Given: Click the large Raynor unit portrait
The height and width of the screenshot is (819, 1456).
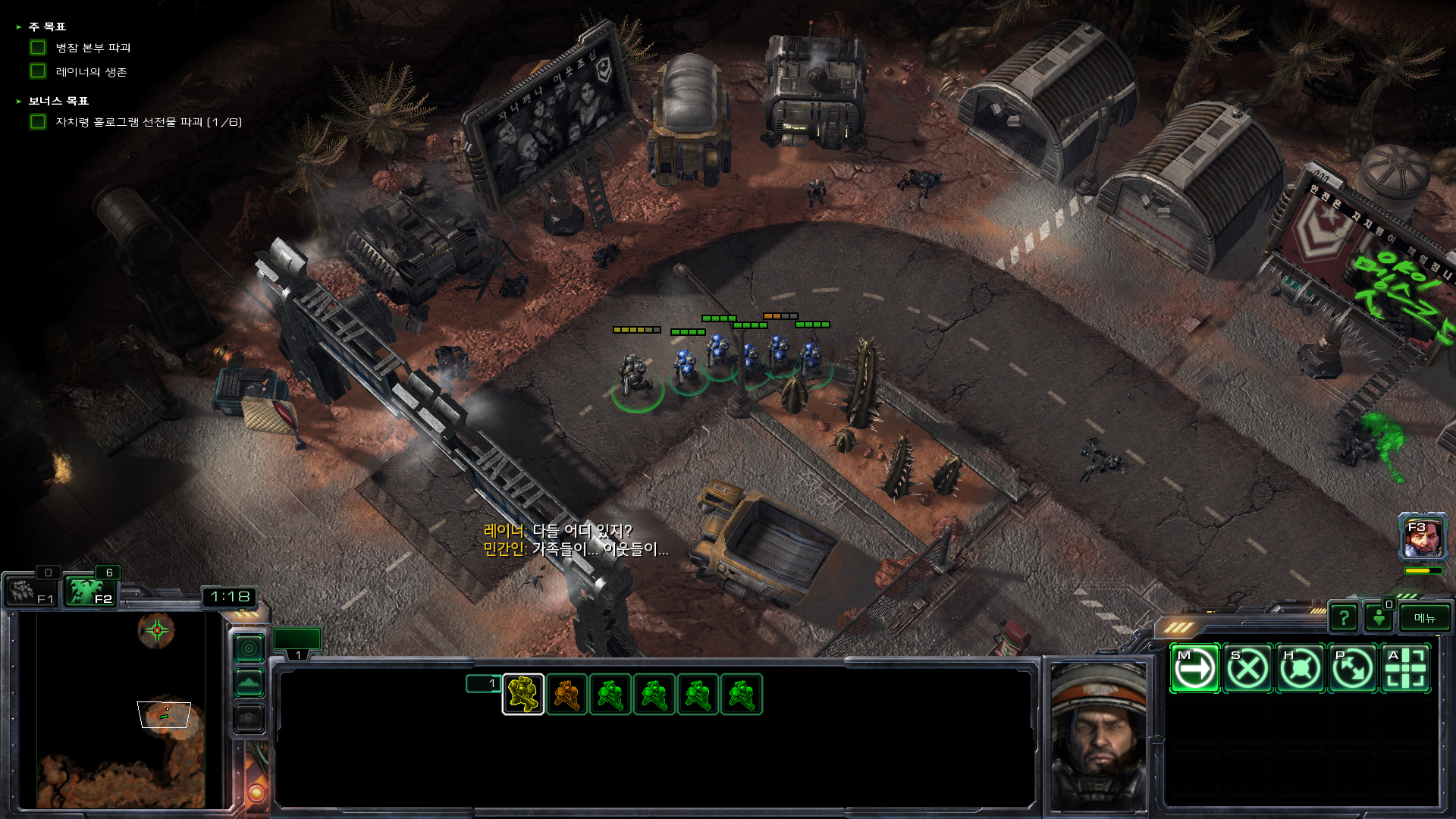Looking at the screenshot, I should 1098,736.
